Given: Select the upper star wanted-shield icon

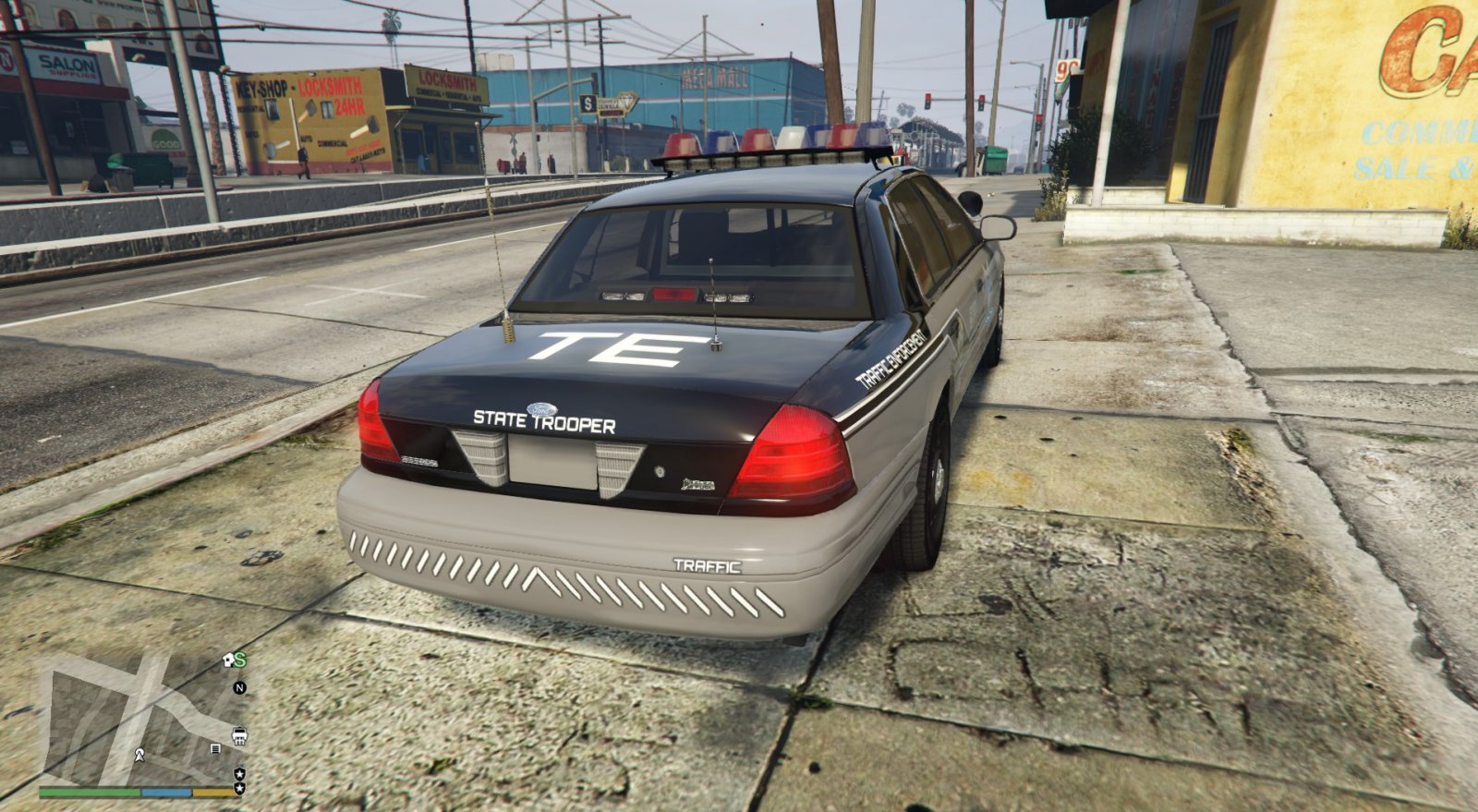Looking at the screenshot, I should (x=240, y=774).
